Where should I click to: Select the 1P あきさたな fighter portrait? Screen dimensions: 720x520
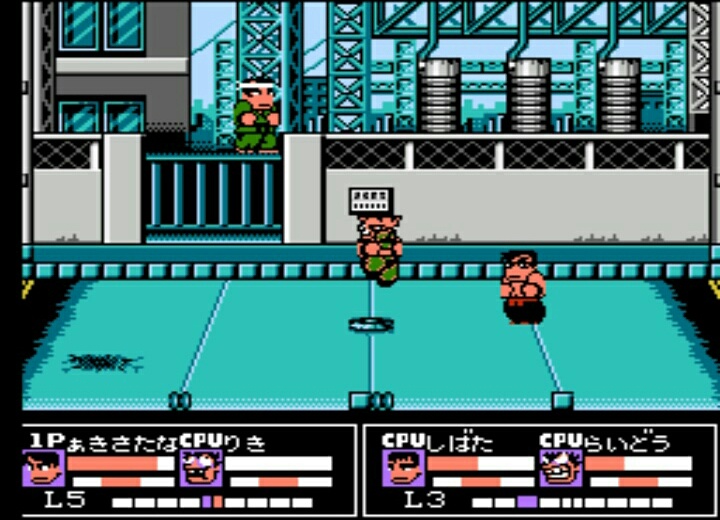[43, 467]
